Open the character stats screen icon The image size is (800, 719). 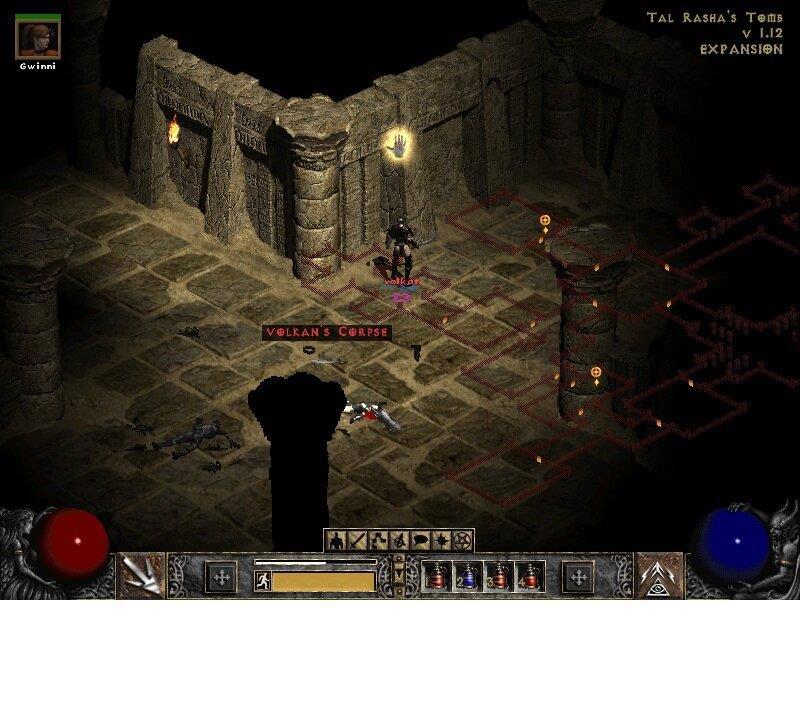coord(335,541)
